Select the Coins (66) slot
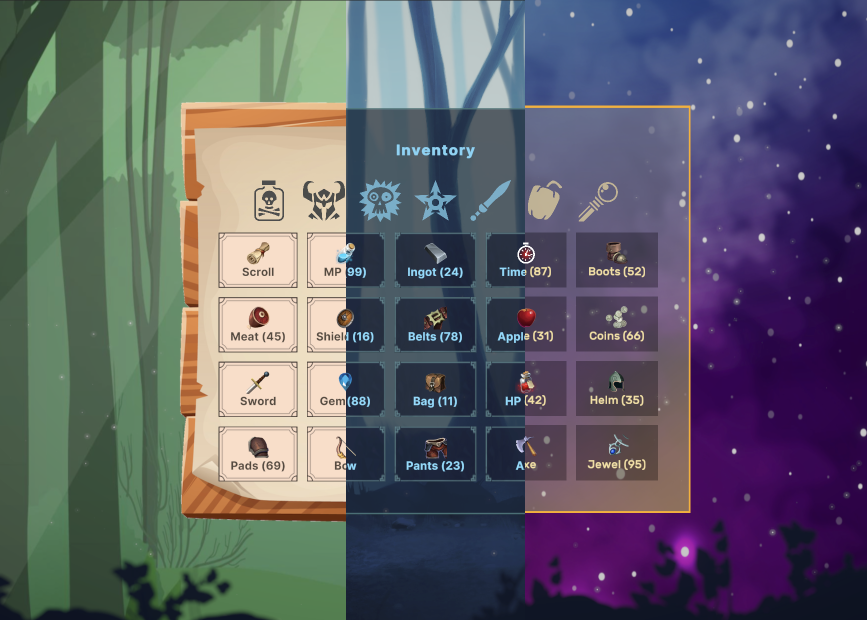Screen dimensions: 867x620 [617, 325]
